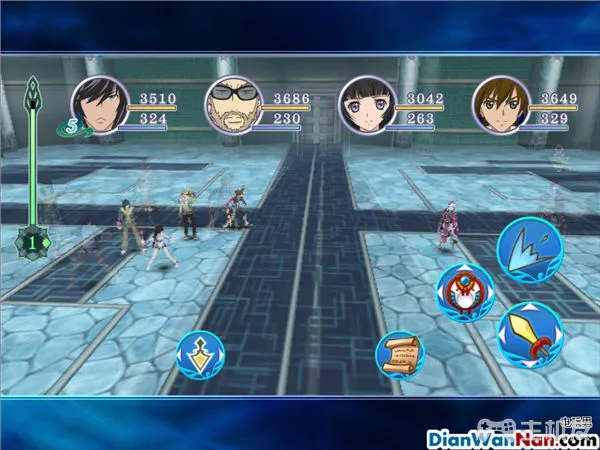Open the scroll menu icon
Image resolution: width=600 pixels, height=450 pixels.
[399, 355]
